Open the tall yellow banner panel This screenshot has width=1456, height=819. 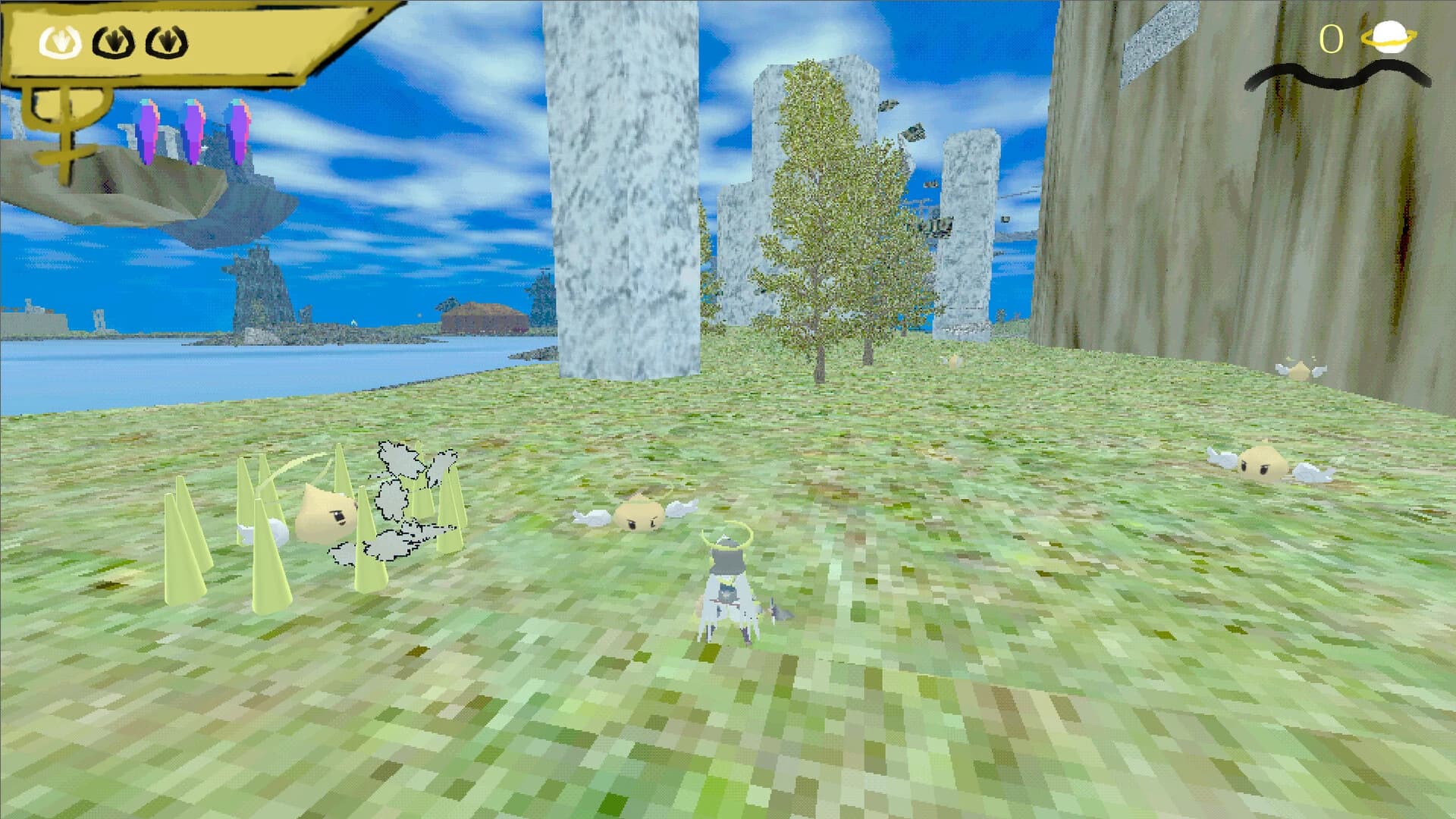(x=190, y=42)
